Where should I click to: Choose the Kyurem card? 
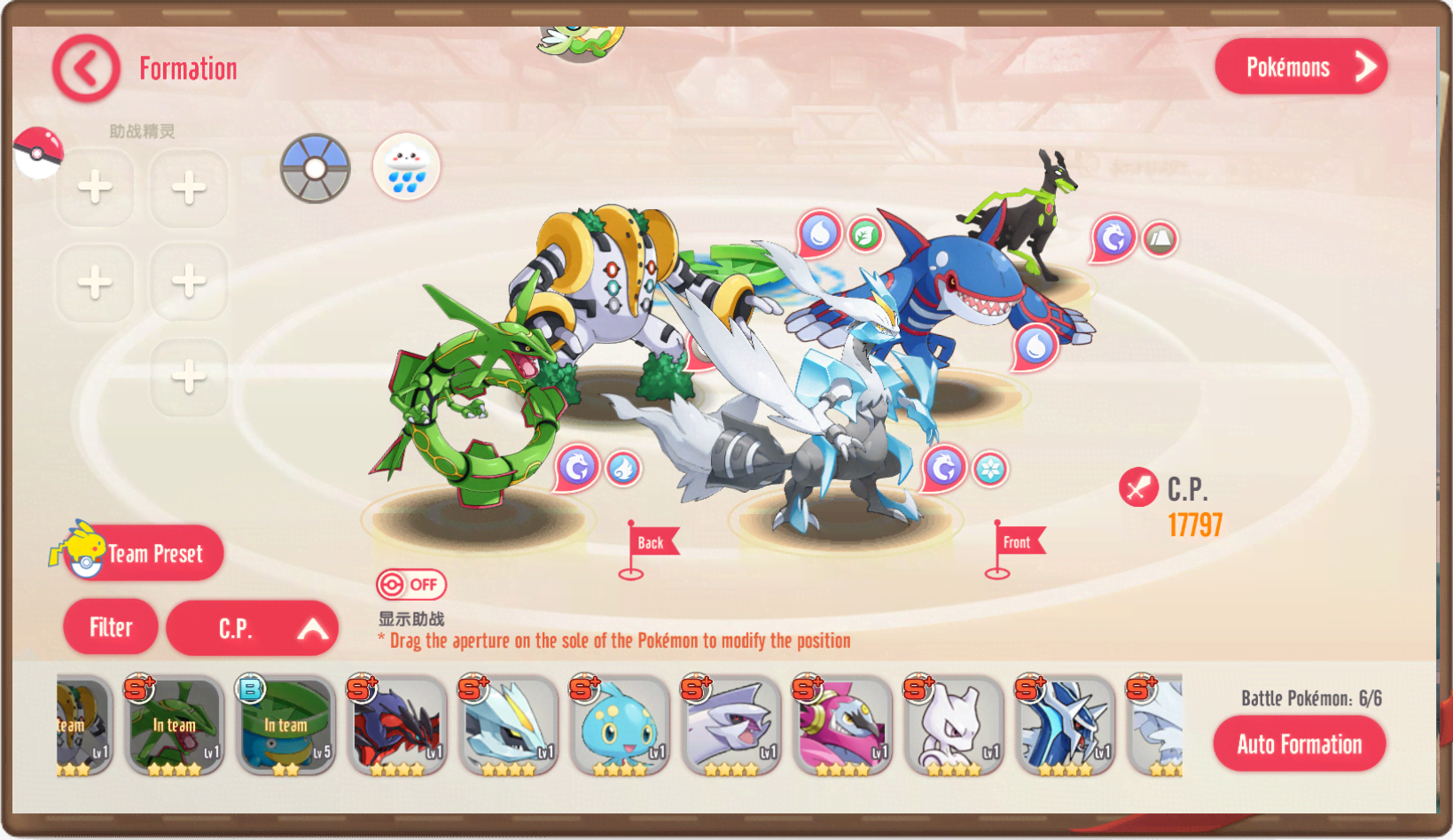[x=508, y=725]
